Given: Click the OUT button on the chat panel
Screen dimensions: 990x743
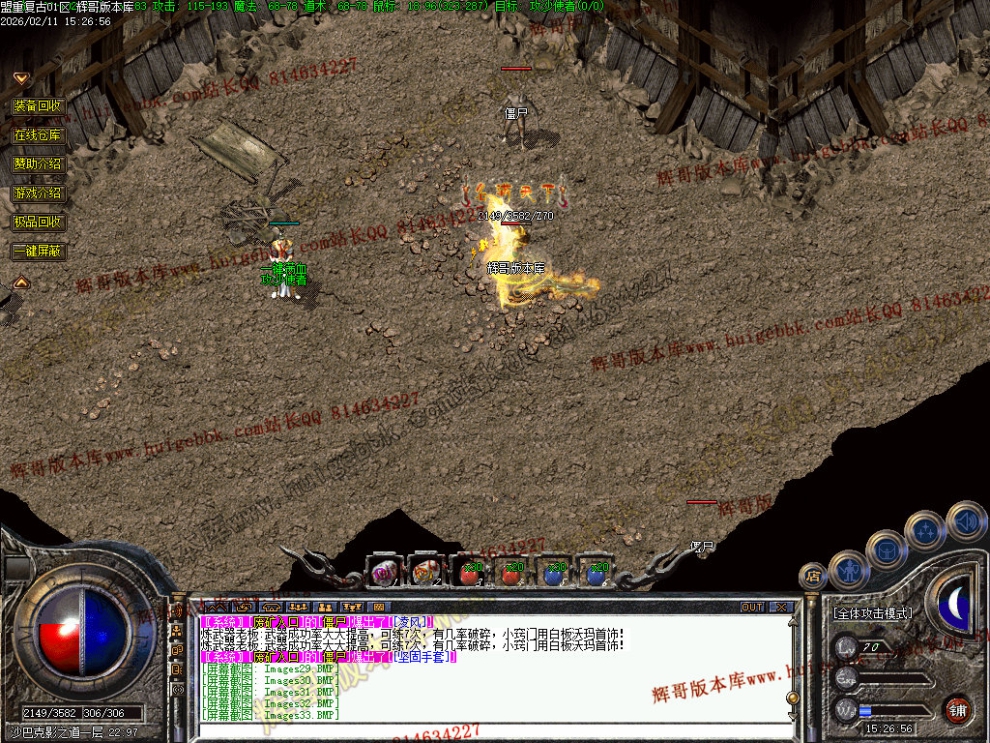Looking at the screenshot, I should (x=752, y=606).
